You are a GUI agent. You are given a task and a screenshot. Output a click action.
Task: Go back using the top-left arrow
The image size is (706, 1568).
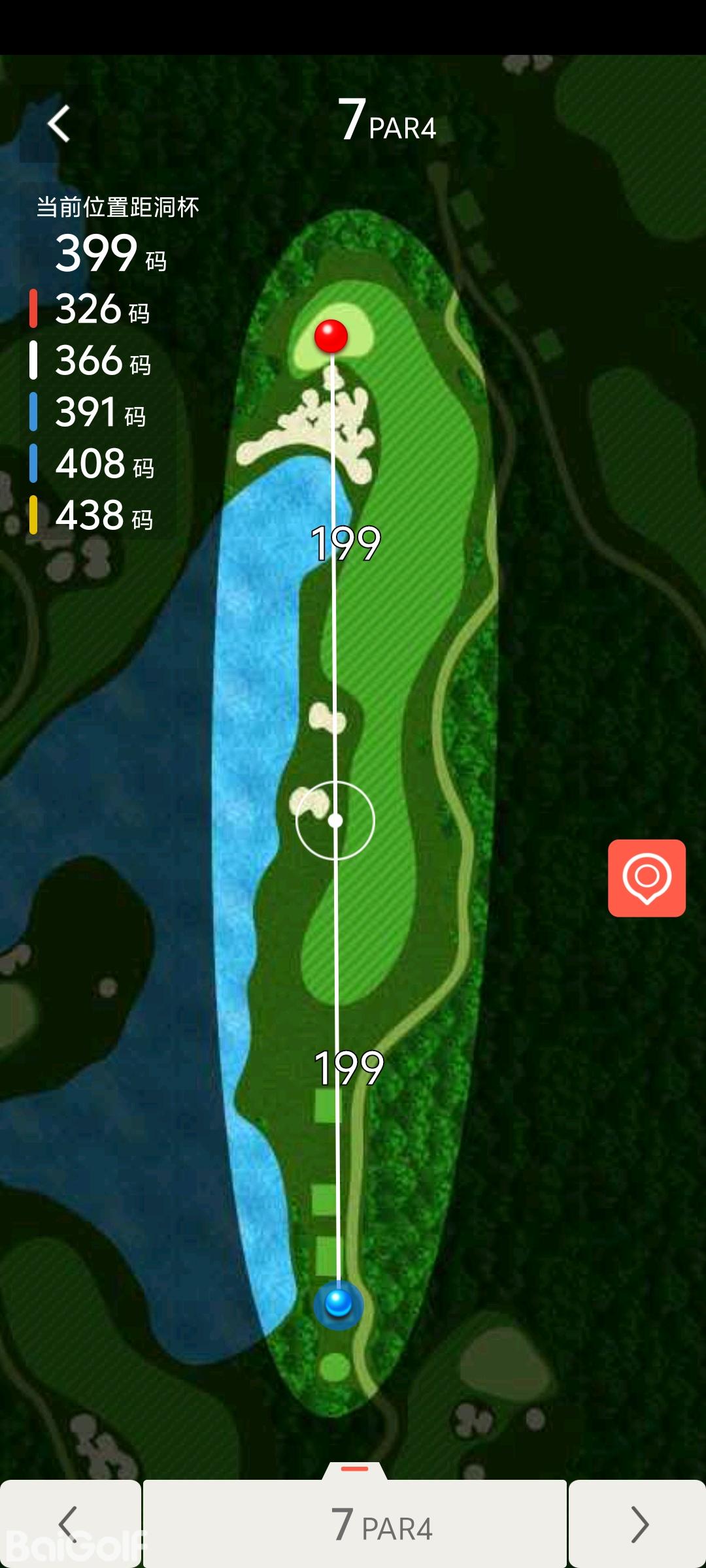coord(59,123)
